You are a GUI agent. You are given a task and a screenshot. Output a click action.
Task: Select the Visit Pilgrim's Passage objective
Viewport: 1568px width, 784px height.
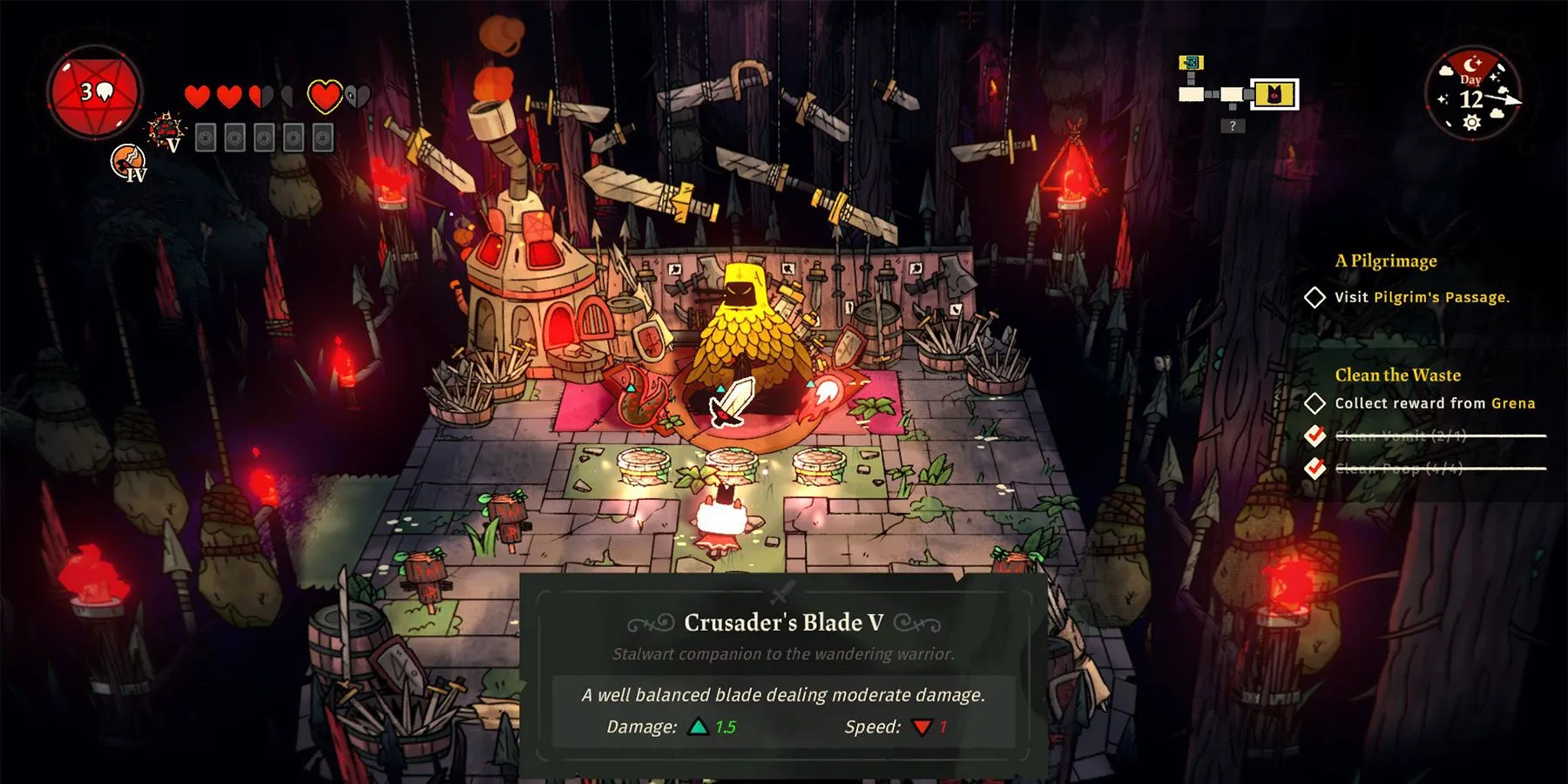tap(1422, 297)
